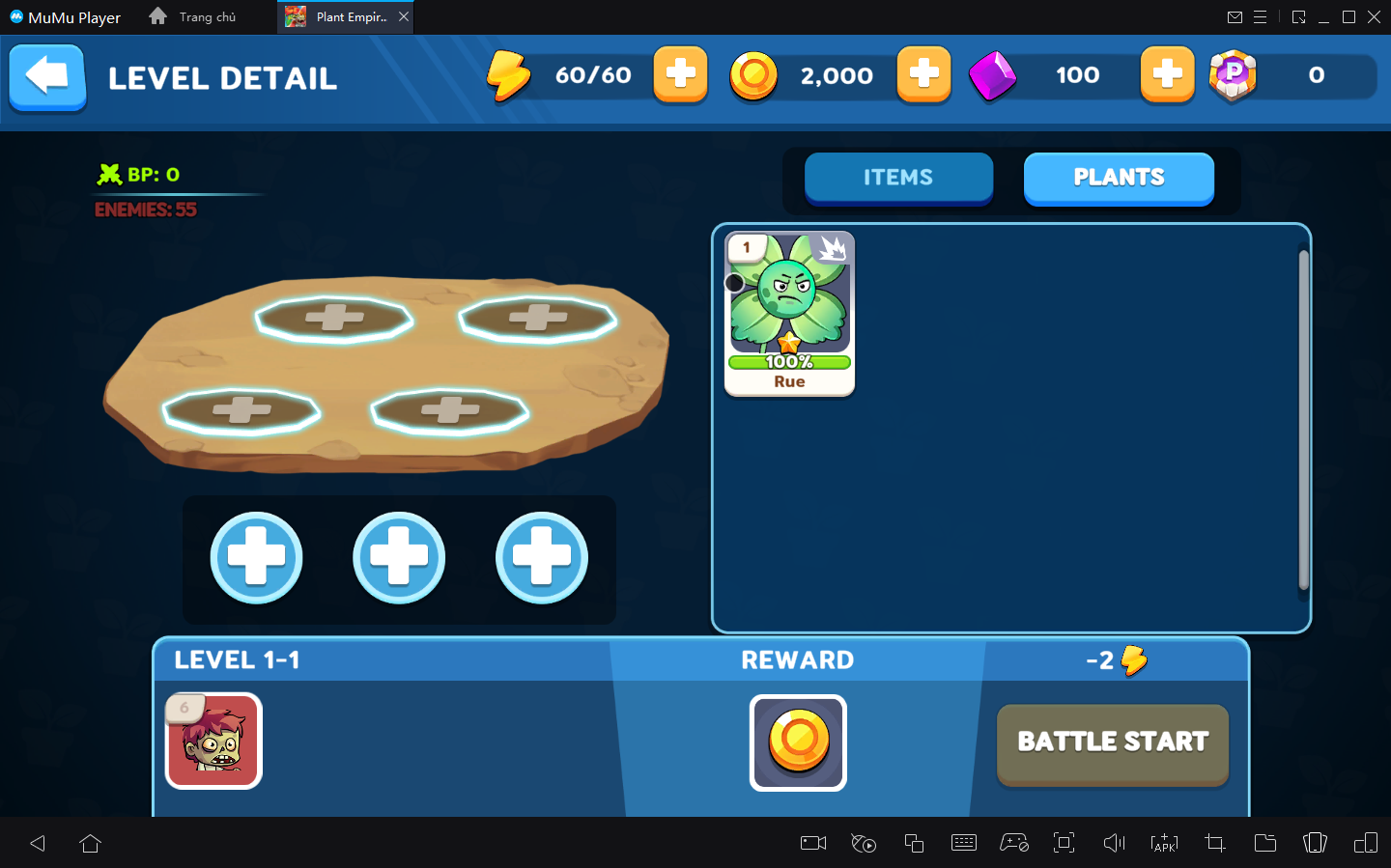This screenshot has height=868, width=1391.
Task: Open the Trang chủ home tab
Action: [193, 16]
